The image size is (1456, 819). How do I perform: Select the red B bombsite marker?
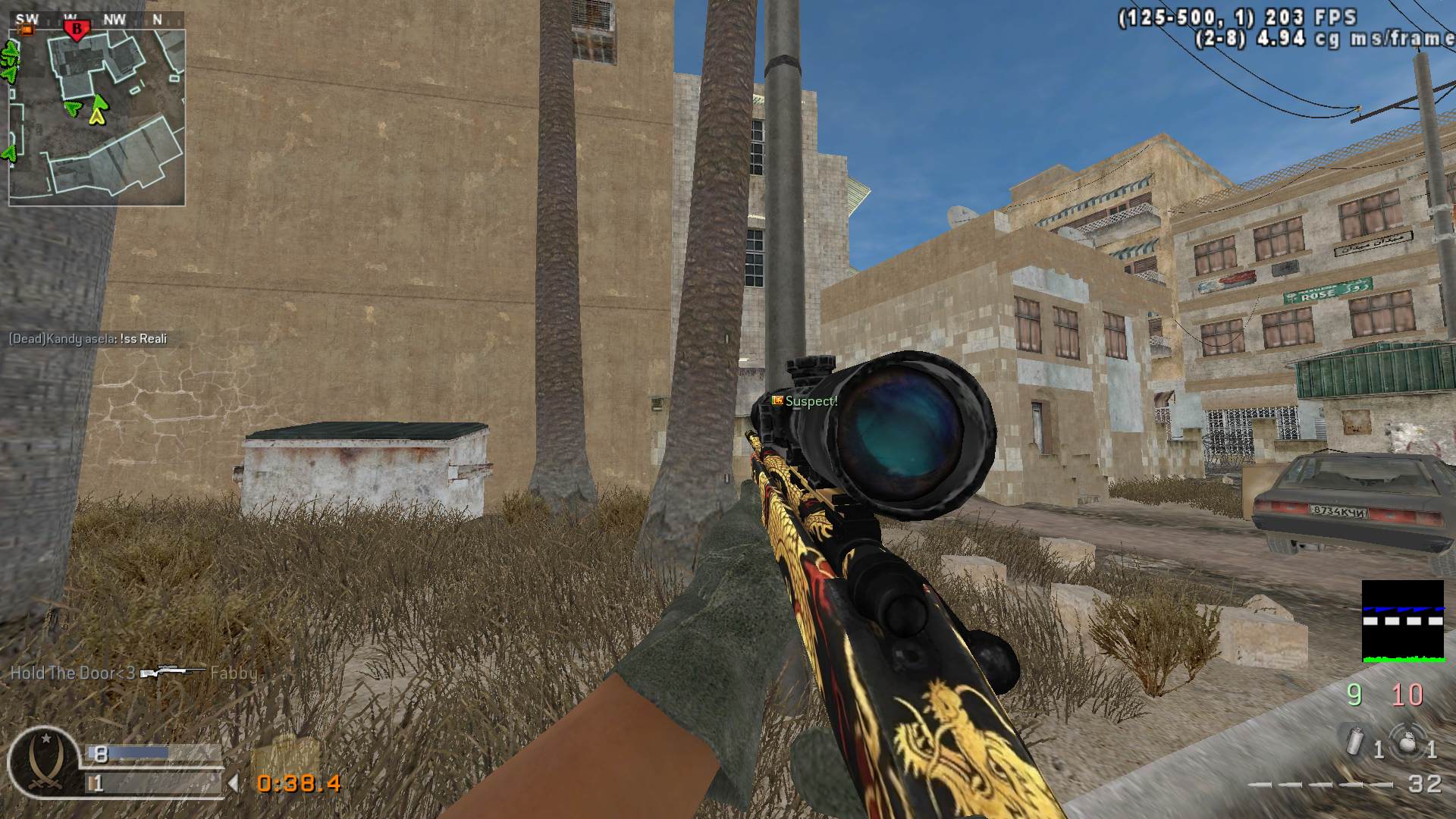click(76, 30)
